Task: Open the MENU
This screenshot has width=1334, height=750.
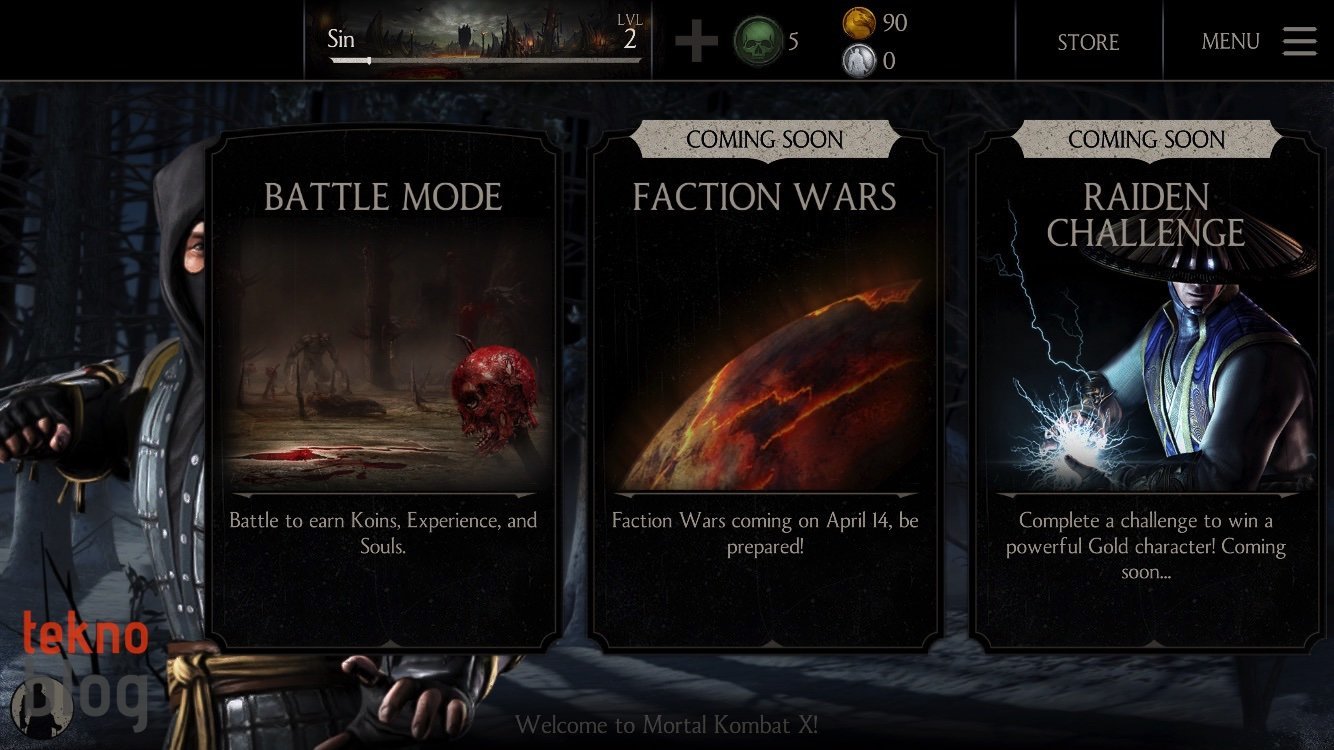Action: (x=1230, y=42)
